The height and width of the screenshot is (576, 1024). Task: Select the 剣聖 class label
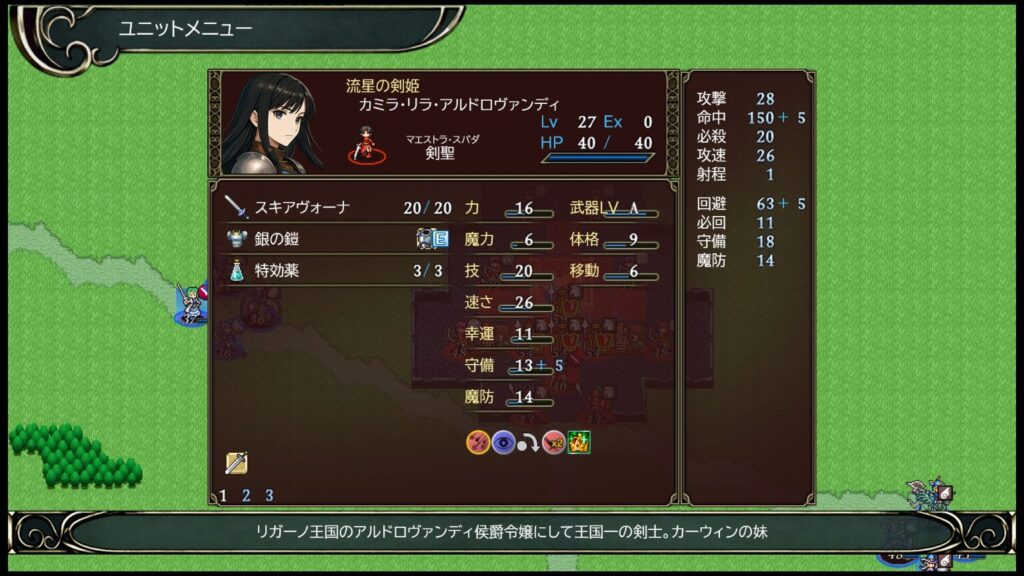point(441,154)
